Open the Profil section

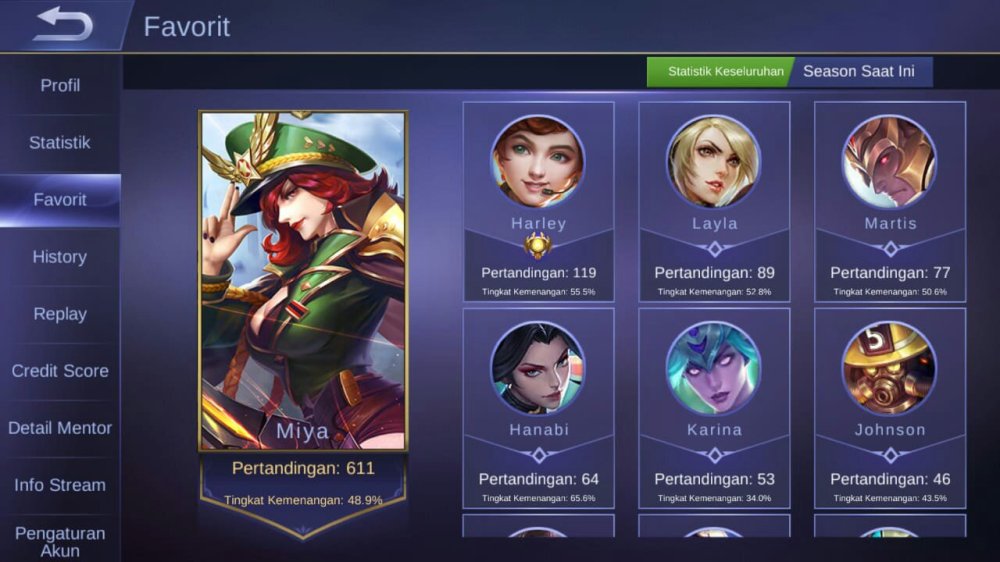[60, 86]
